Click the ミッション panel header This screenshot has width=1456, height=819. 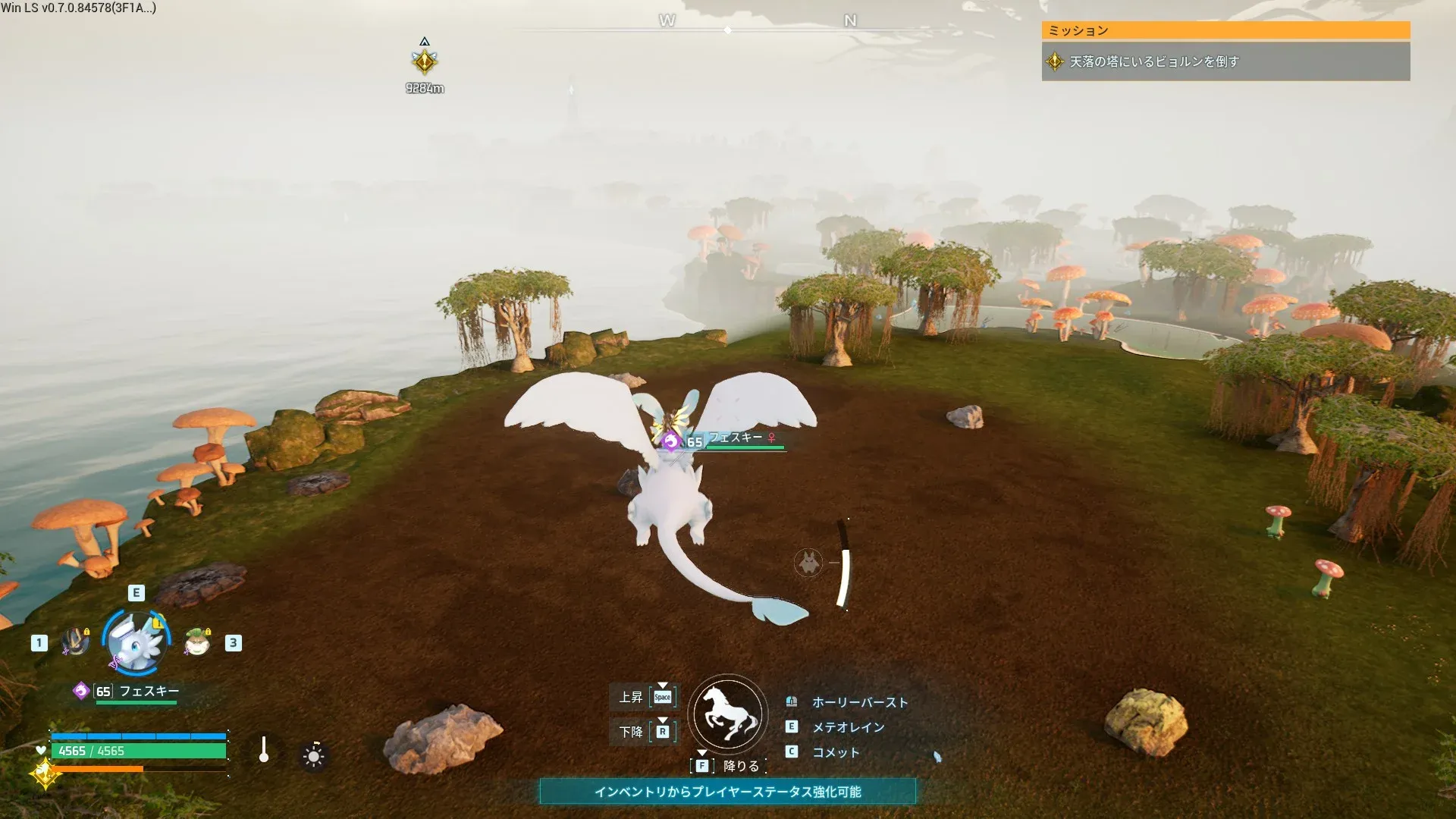(x=1225, y=30)
